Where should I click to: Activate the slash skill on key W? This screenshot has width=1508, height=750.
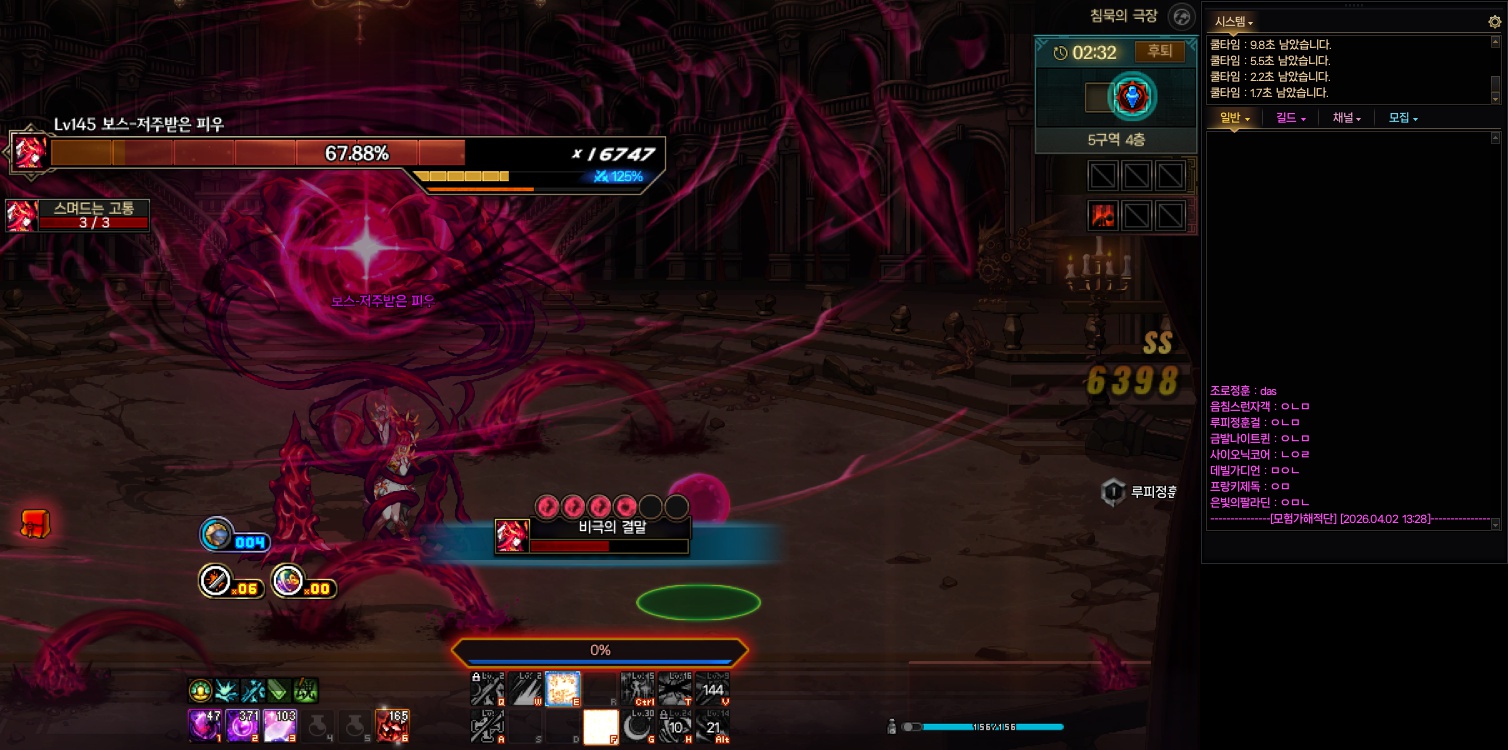pos(525,688)
